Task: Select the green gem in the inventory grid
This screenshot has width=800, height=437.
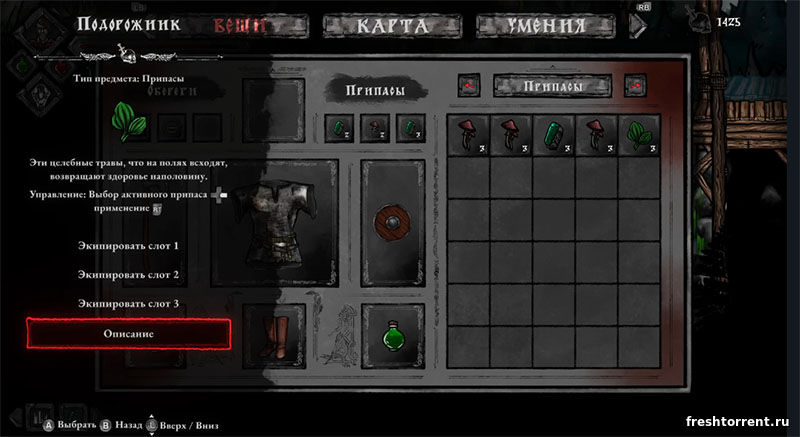Action: click(551, 135)
